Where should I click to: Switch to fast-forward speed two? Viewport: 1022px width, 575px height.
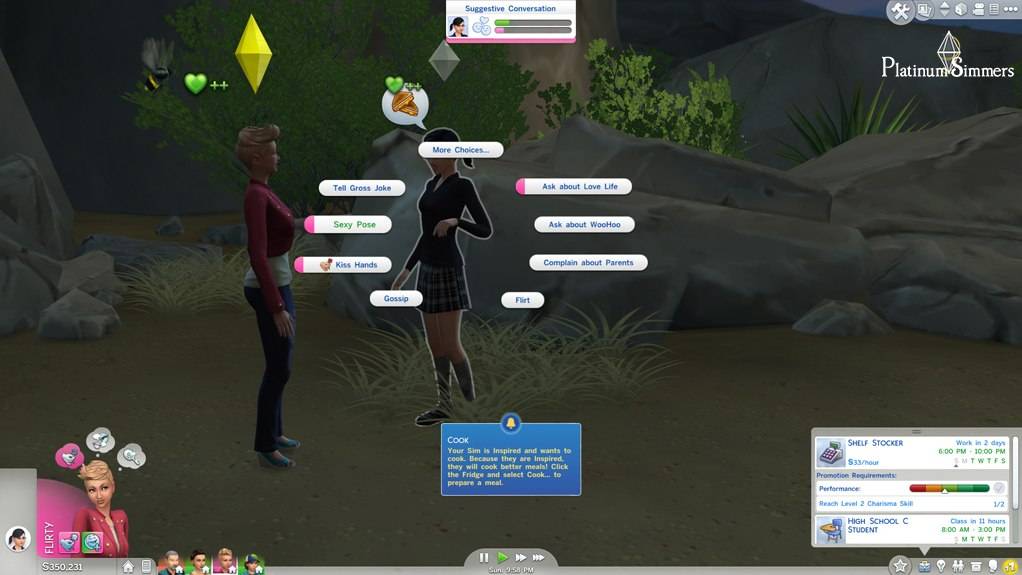pos(520,558)
